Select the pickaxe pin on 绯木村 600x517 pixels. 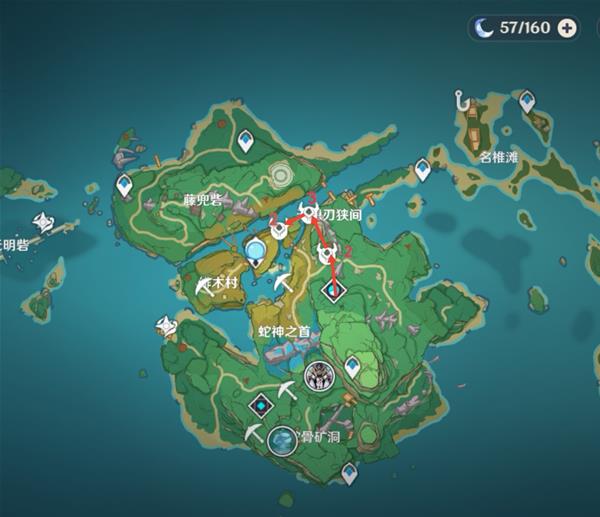coord(207,286)
